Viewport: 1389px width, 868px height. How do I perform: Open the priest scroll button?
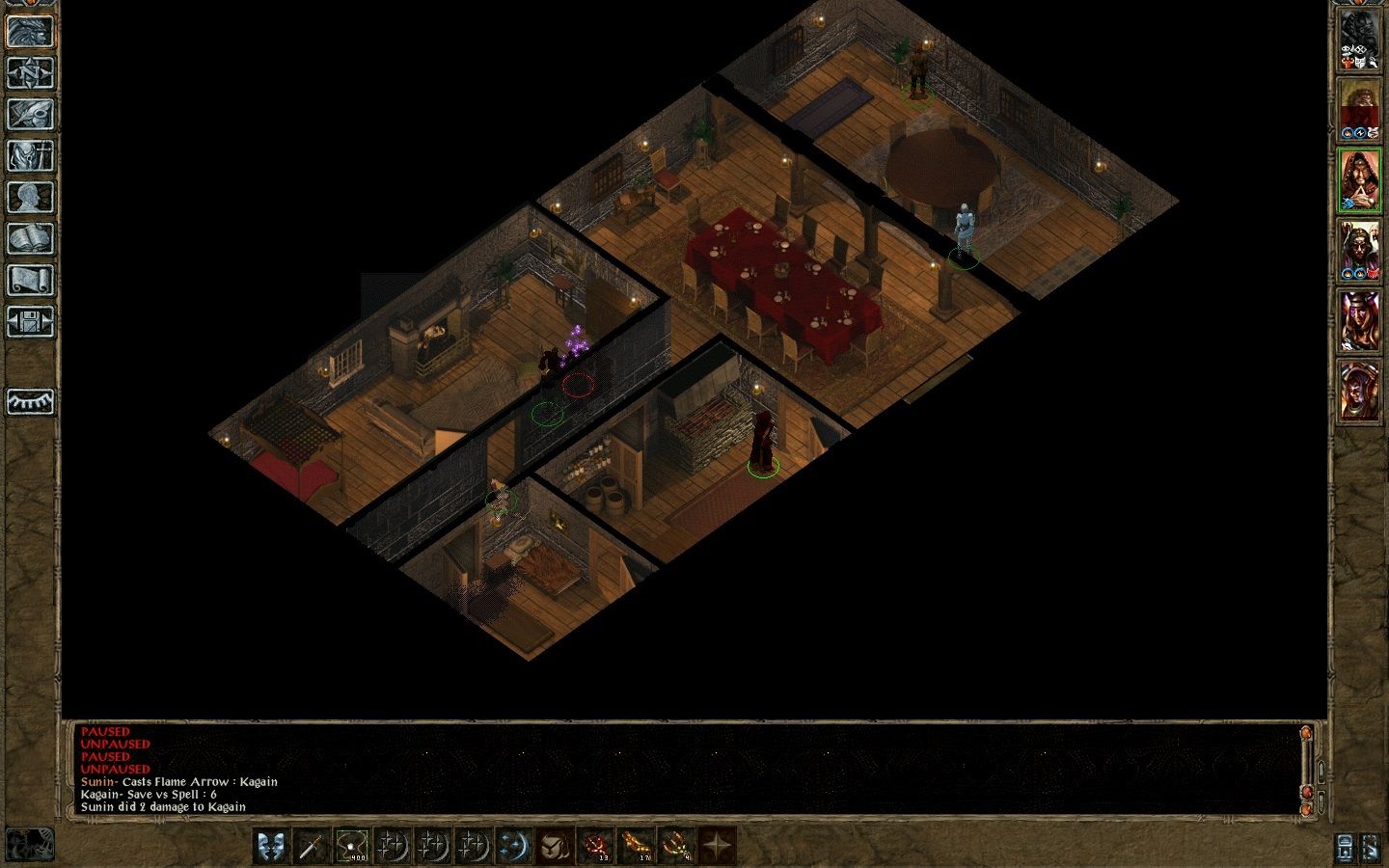coord(30,281)
